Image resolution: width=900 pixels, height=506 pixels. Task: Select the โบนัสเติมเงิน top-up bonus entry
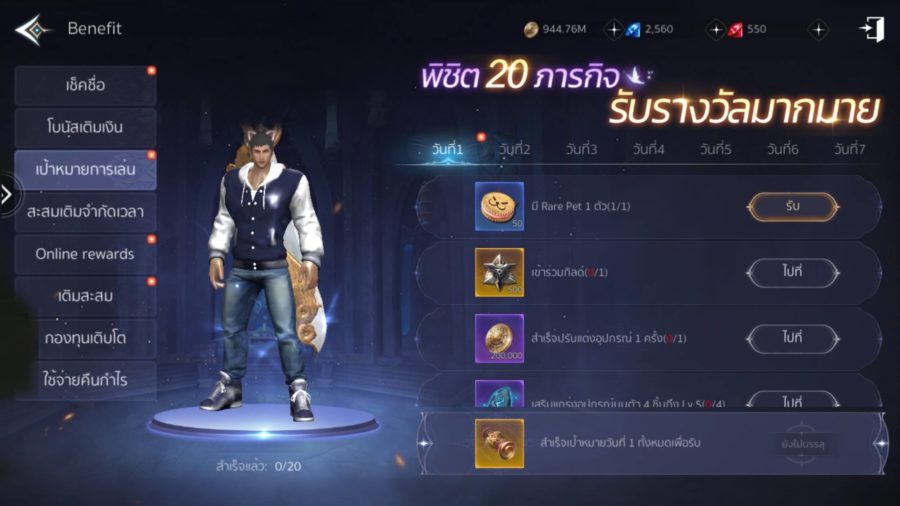[x=85, y=128]
